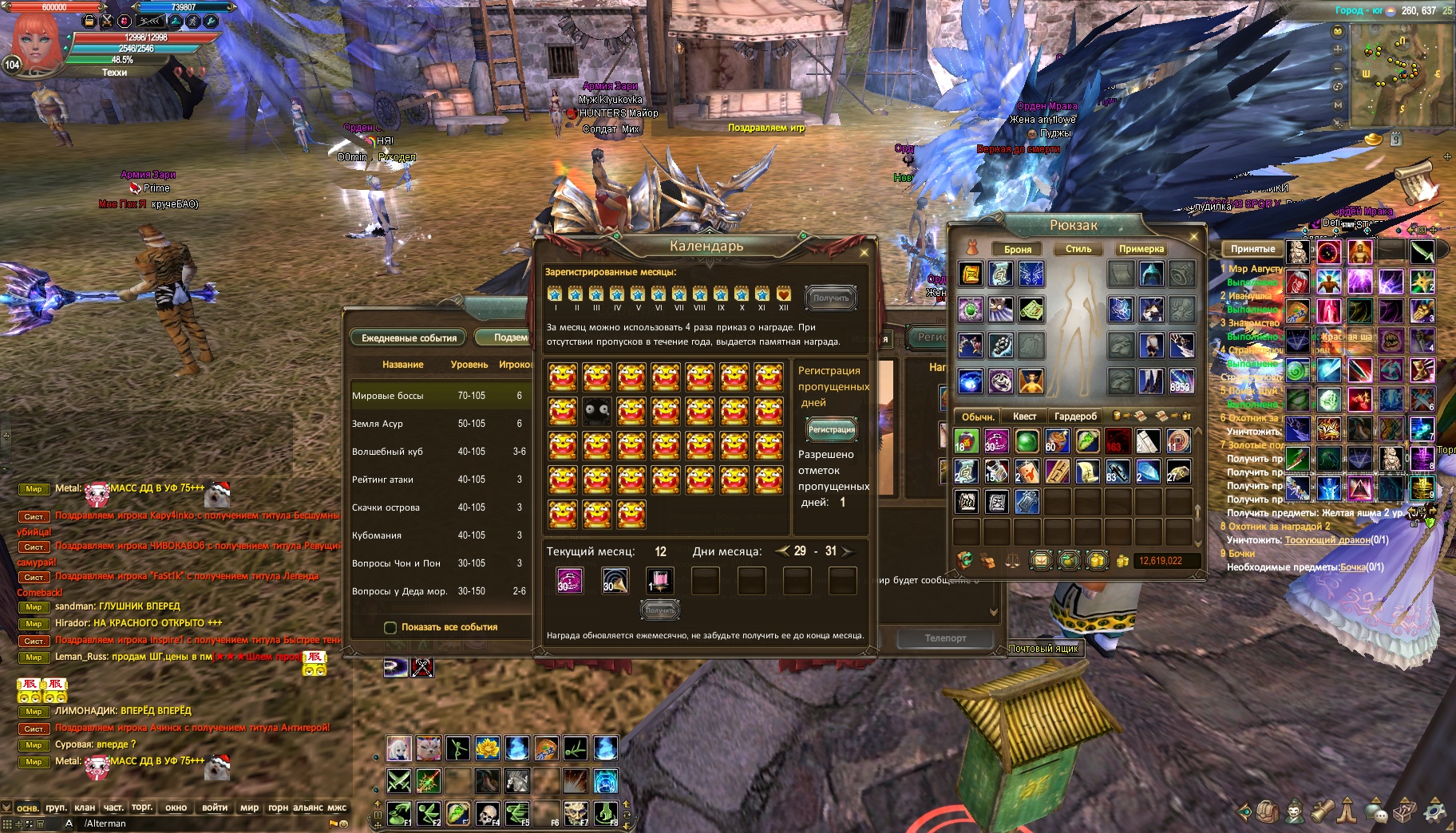Open the Броня tab in the backpack
Viewport: 1456px width, 833px height.
click(x=1017, y=249)
